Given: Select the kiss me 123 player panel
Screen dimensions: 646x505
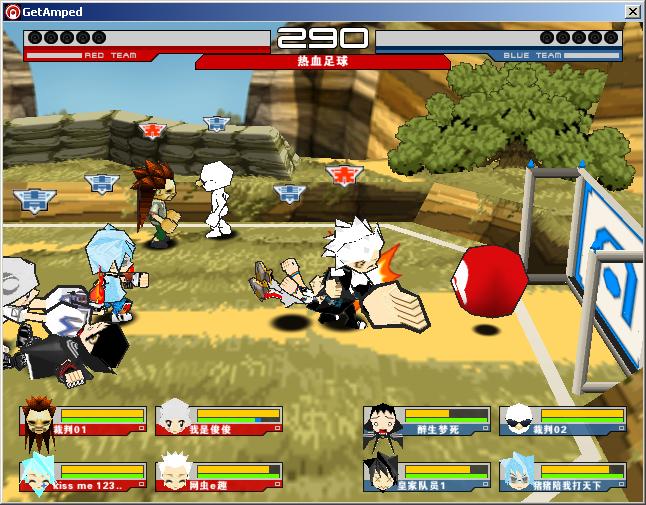Looking at the screenshot, I should click(83, 476).
